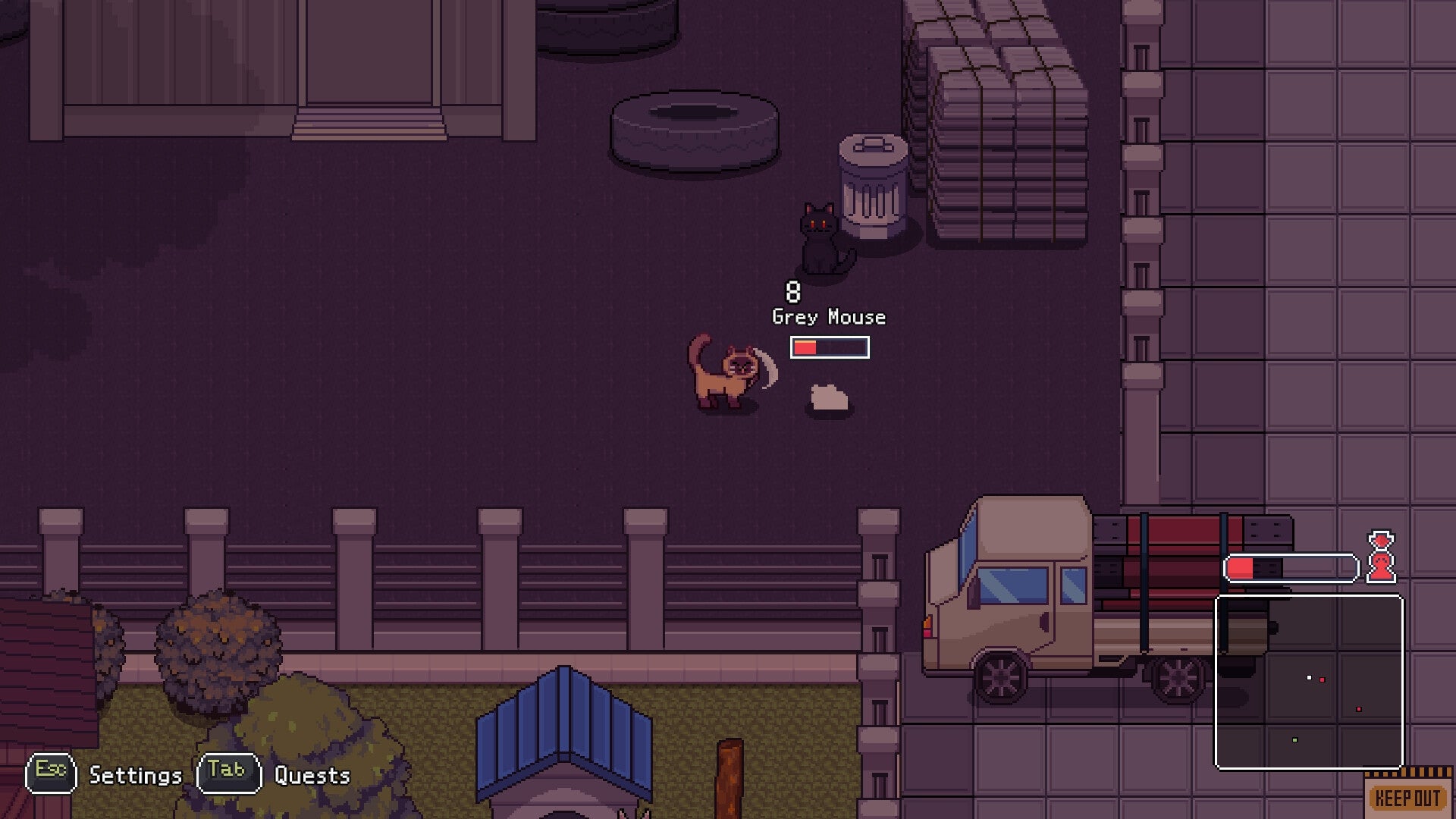
Task: Click the white player dot on the minimap
Action: tap(1309, 678)
